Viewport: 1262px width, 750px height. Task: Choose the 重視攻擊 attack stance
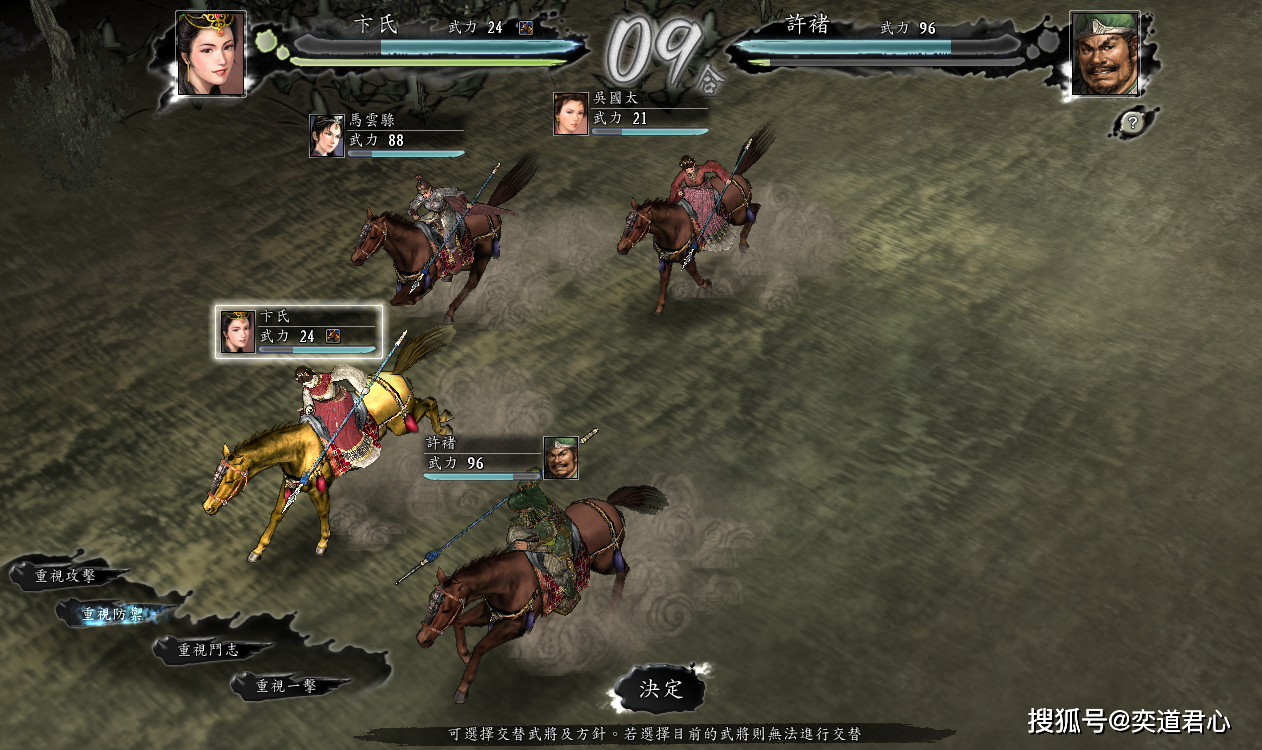66,576
